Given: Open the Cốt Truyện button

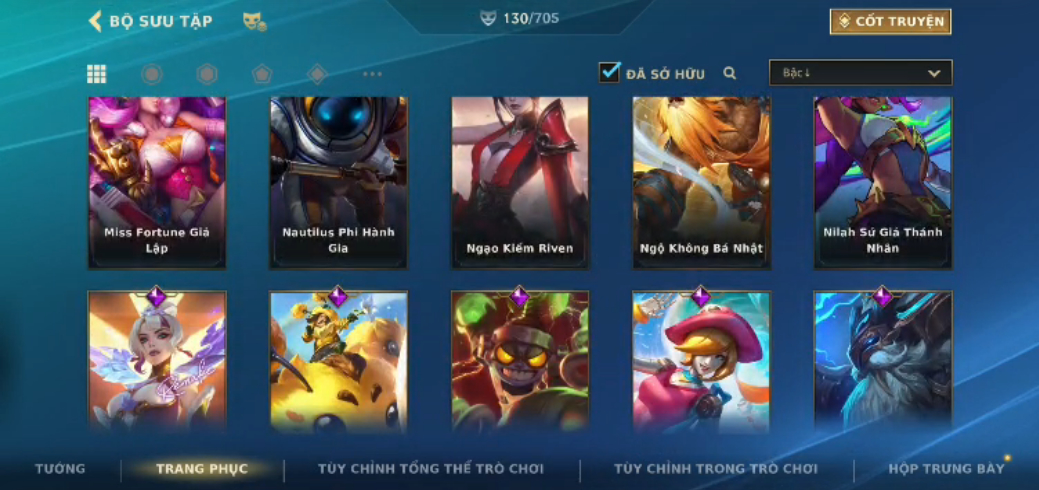Looking at the screenshot, I should point(890,21).
